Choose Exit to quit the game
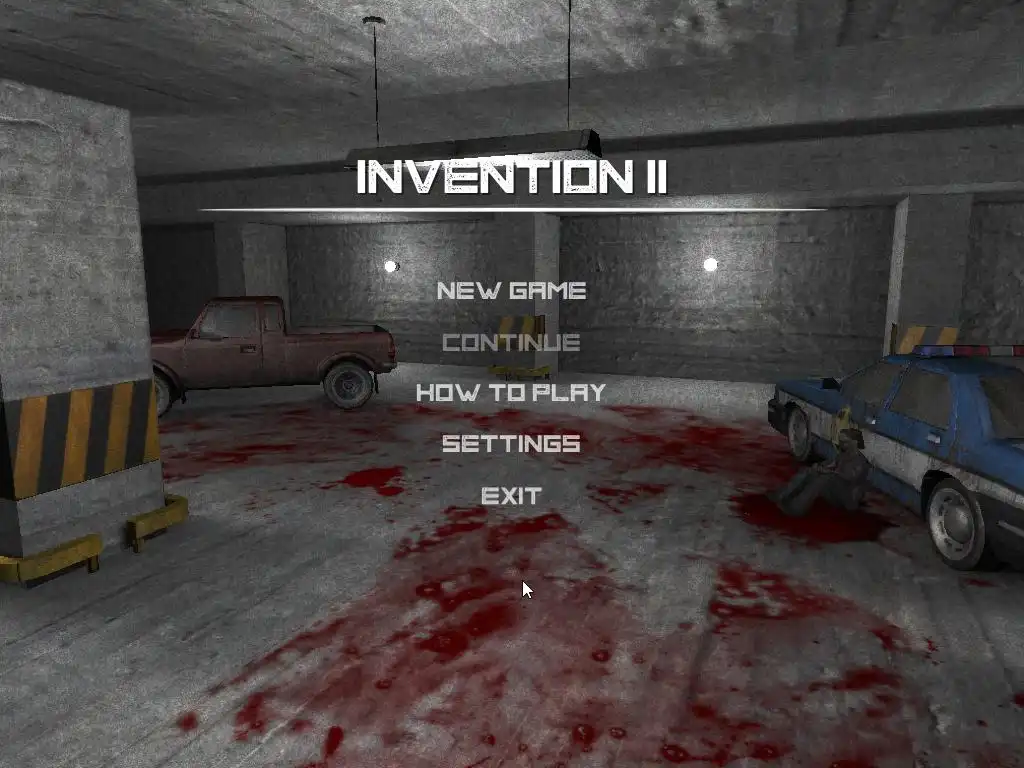 [511, 495]
